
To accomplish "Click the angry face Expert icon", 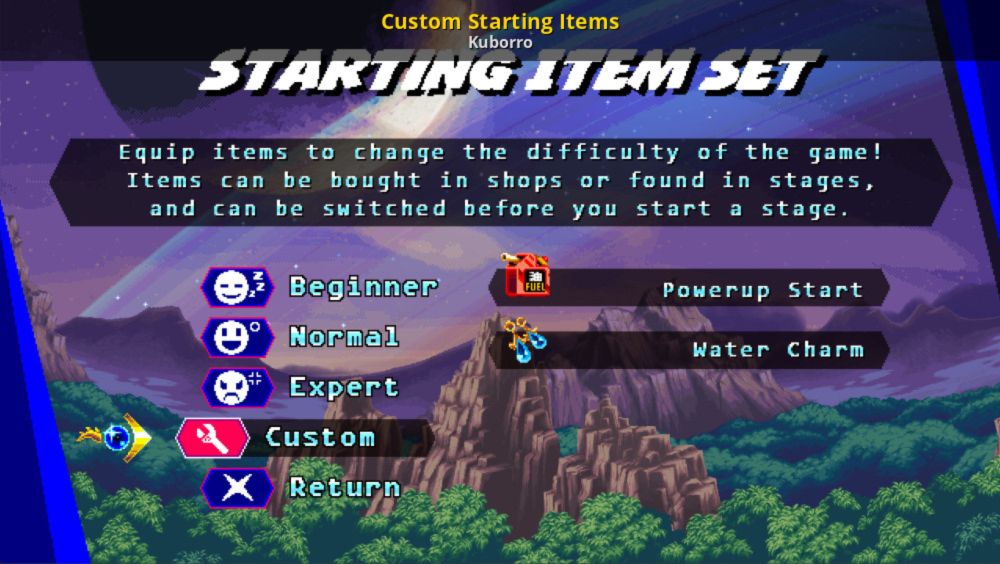I will pos(237,387).
